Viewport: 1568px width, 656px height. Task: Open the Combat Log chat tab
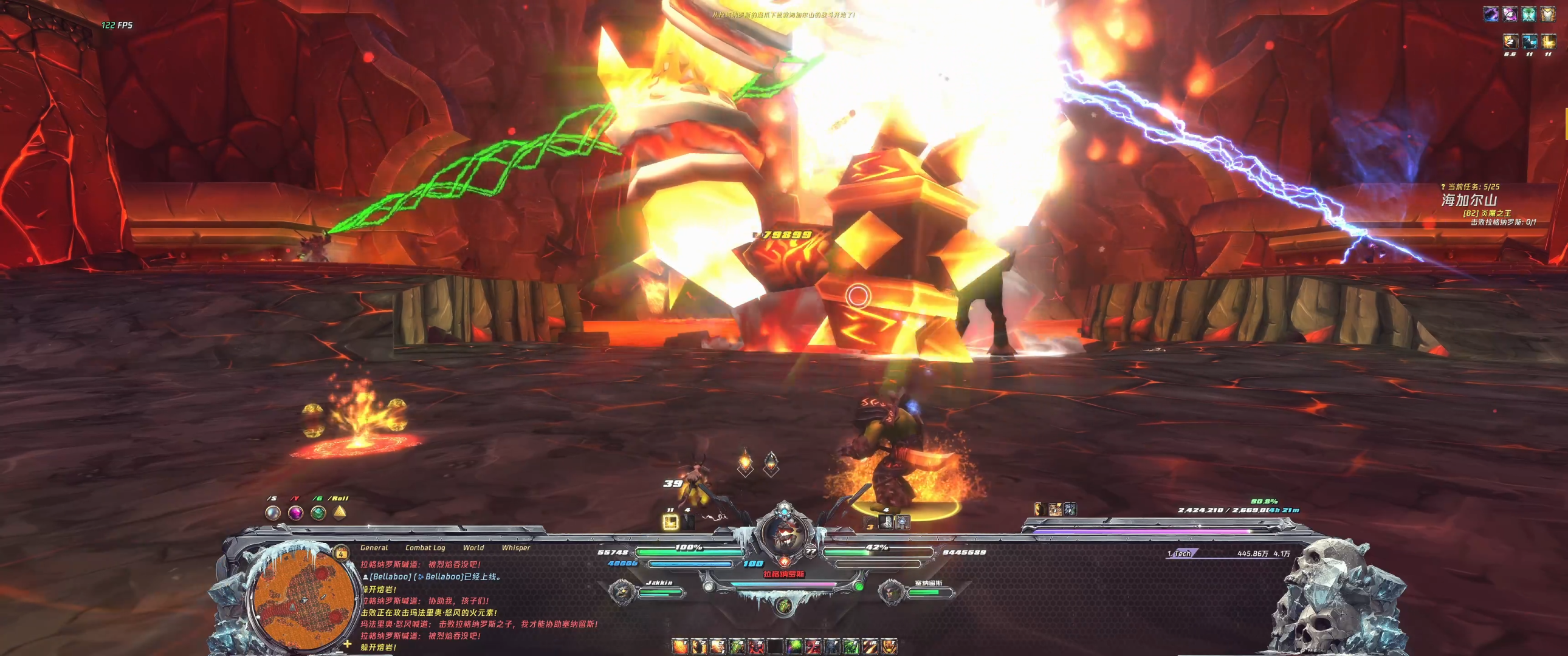coord(425,548)
